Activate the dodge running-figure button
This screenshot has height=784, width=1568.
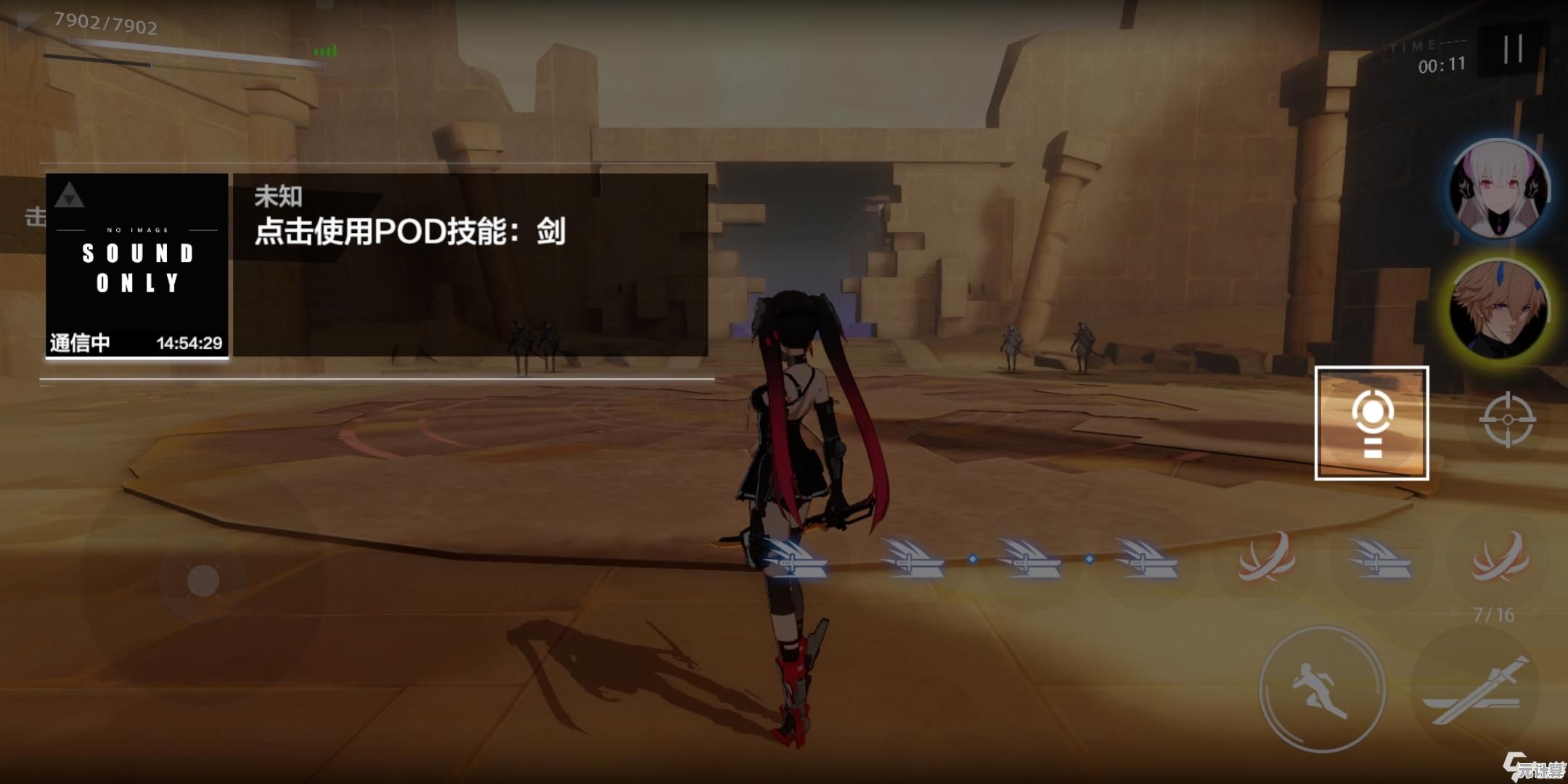pyautogui.click(x=1321, y=688)
